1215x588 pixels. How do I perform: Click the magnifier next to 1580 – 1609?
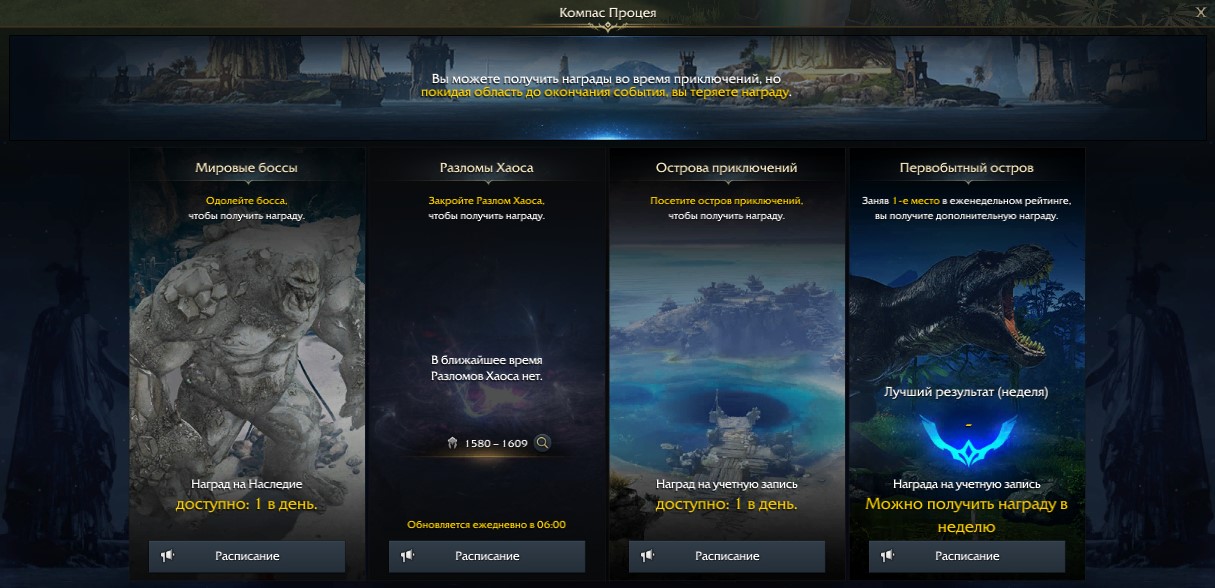[543, 443]
